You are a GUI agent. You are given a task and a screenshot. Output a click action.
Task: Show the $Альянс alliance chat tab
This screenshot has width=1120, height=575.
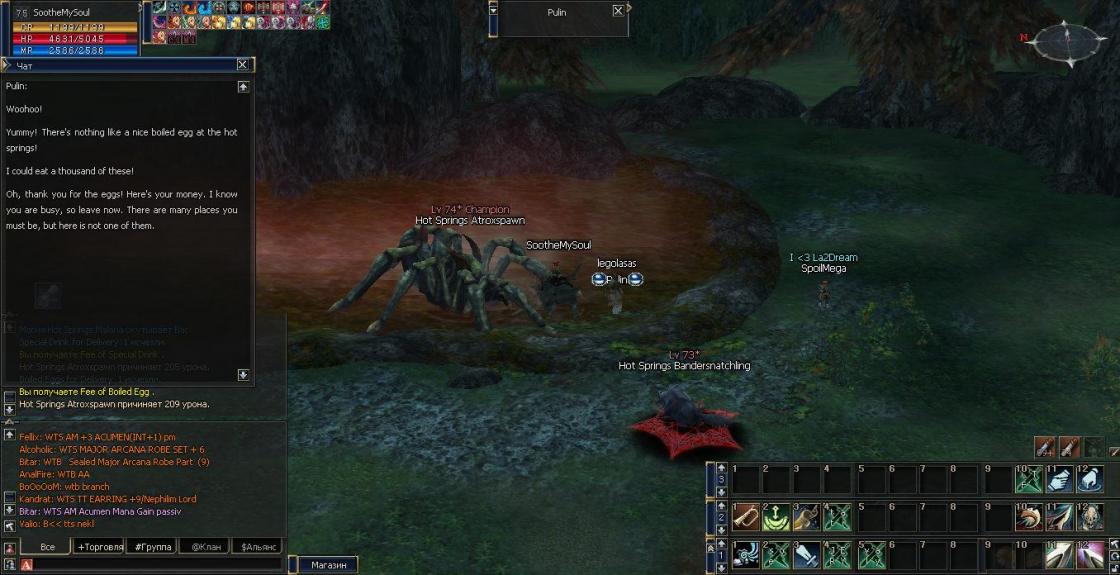click(x=256, y=547)
